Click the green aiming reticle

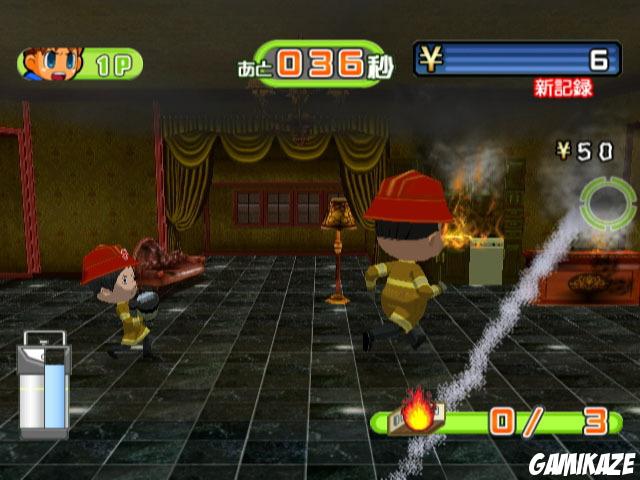[x=609, y=203]
